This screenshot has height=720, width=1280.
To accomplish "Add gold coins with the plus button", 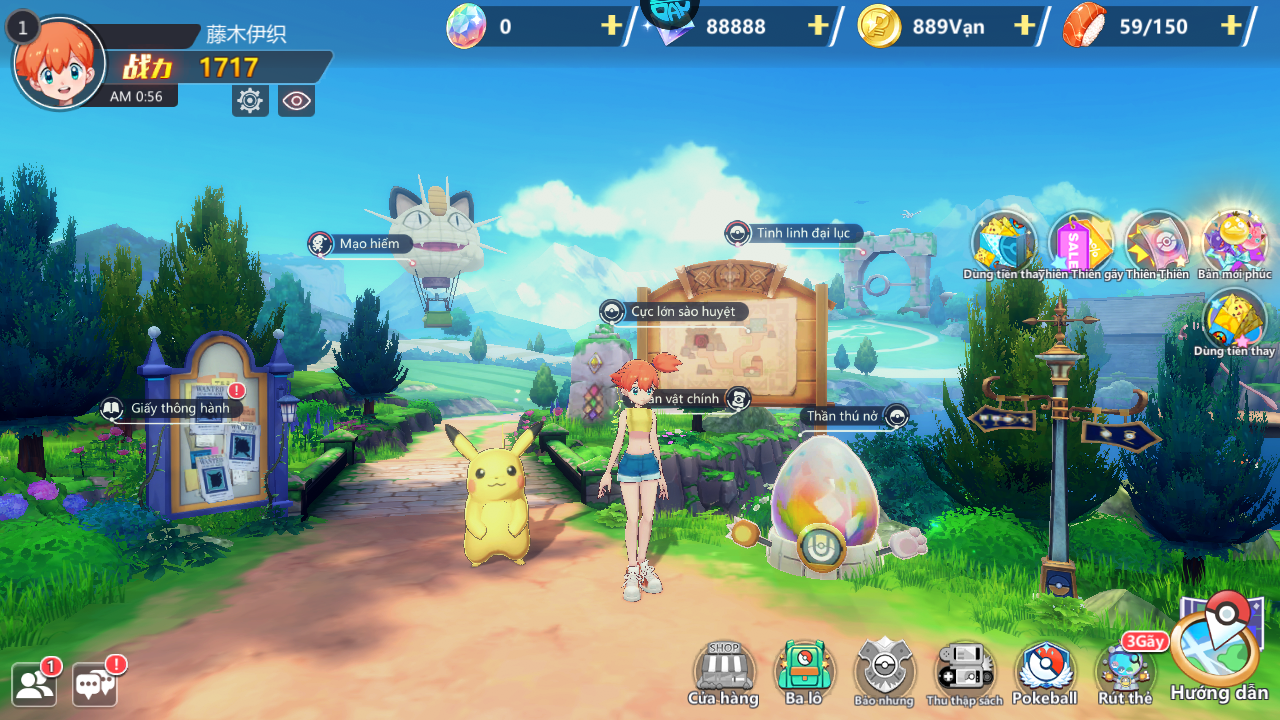I will coord(1024,26).
